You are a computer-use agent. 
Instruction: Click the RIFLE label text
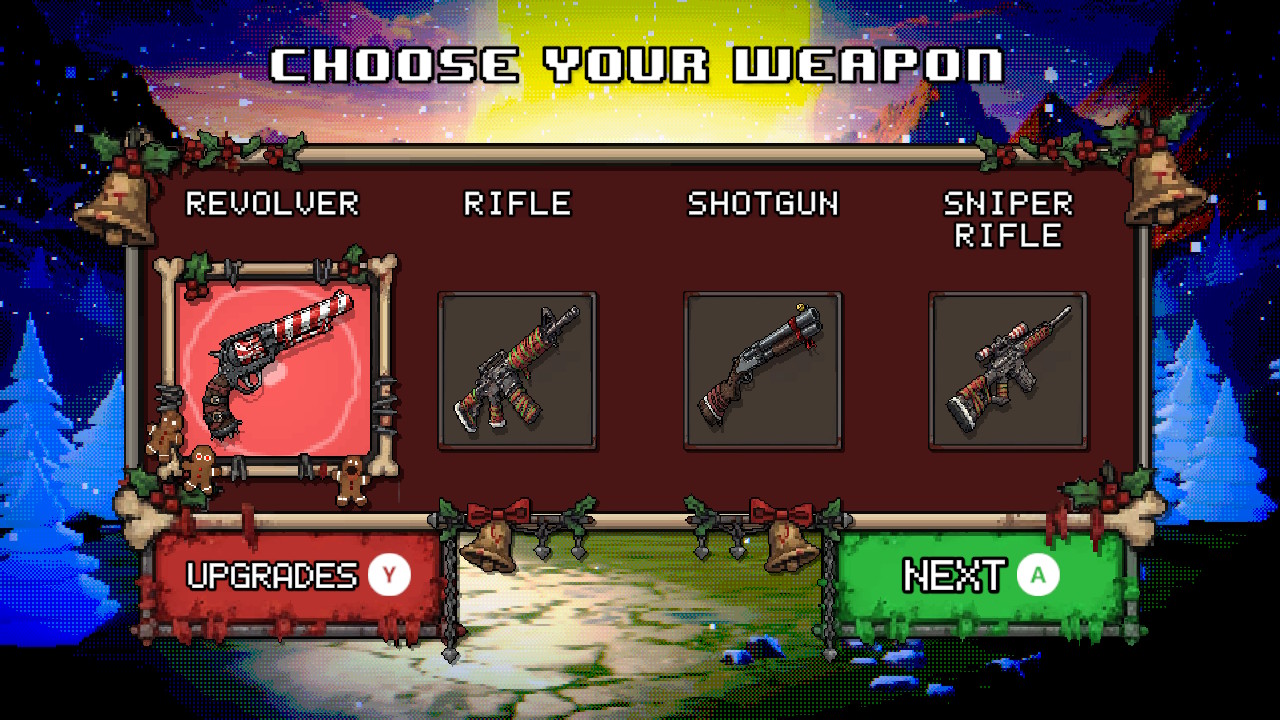coord(516,204)
